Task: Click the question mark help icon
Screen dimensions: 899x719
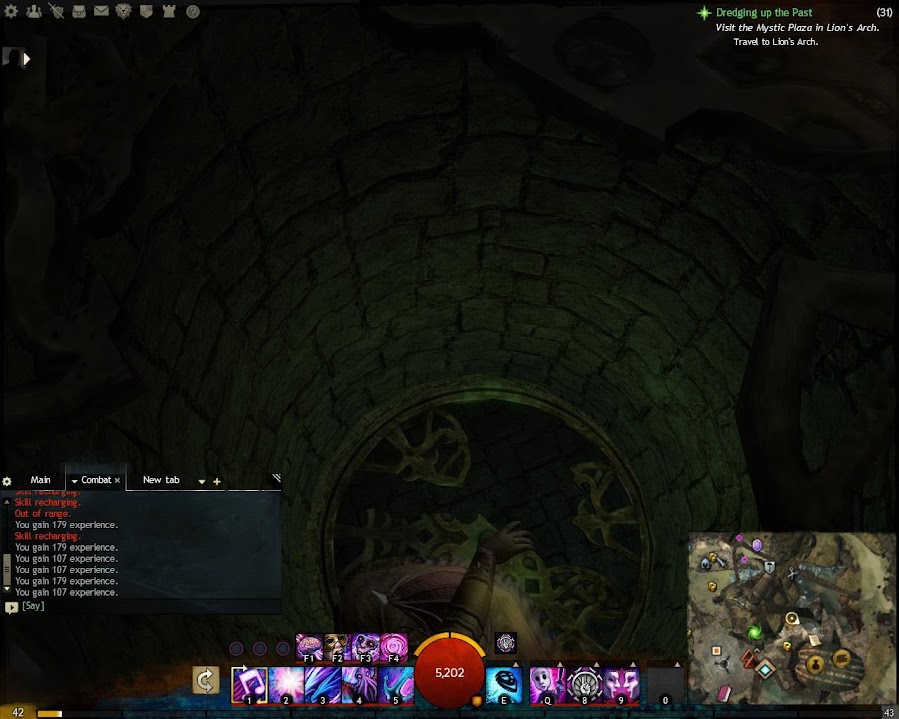Action: [193, 12]
